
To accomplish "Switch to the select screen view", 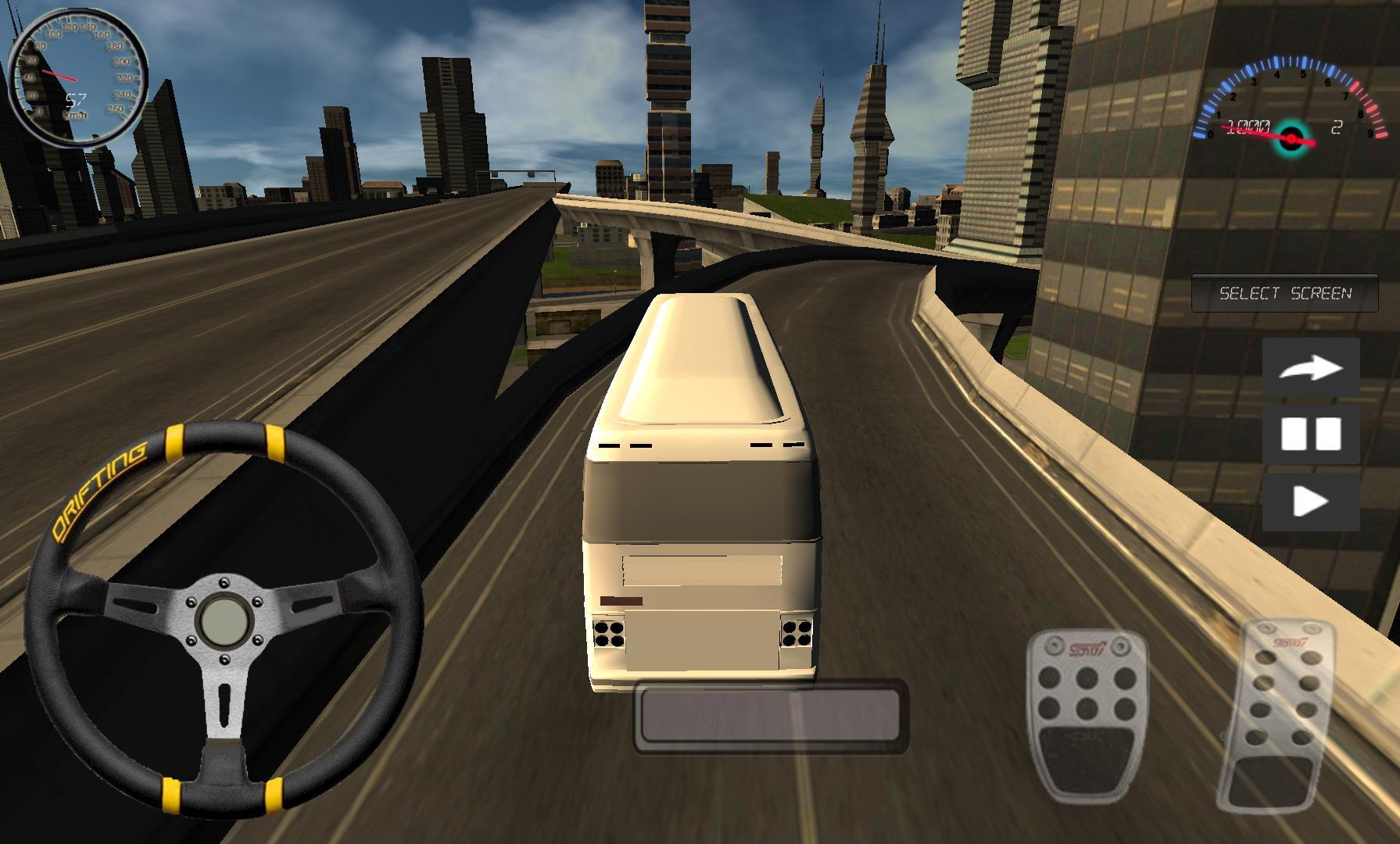I will click(x=1284, y=291).
